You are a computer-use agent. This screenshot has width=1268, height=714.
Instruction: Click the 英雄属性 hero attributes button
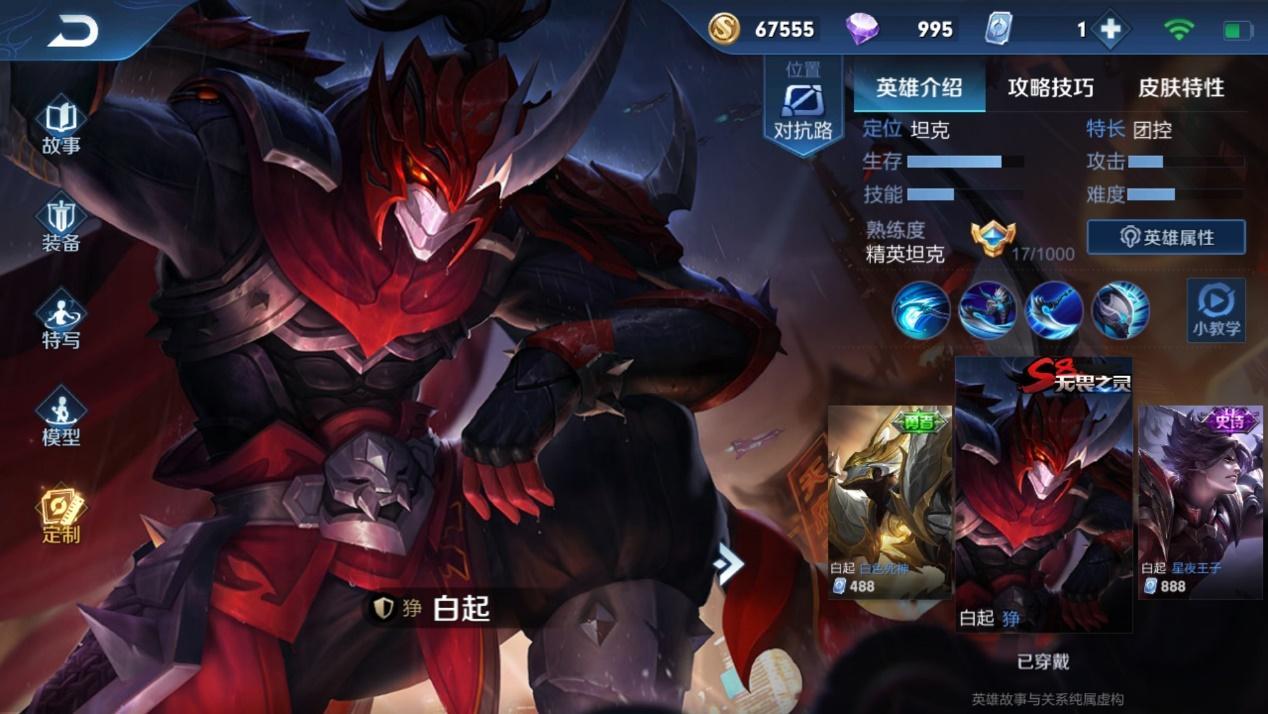click(1166, 238)
